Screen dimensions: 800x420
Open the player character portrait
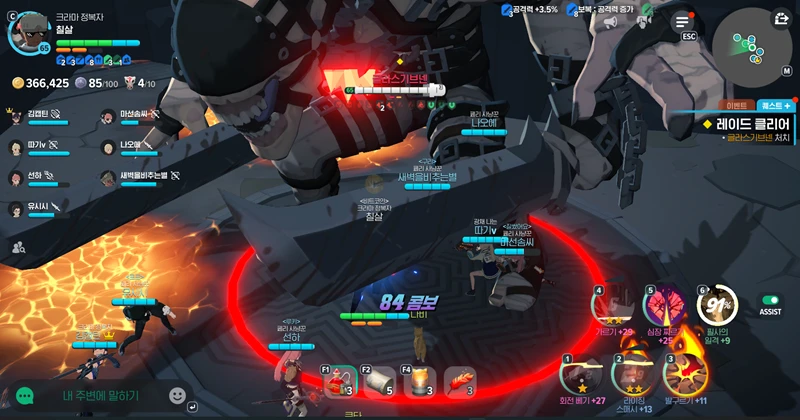(28, 31)
